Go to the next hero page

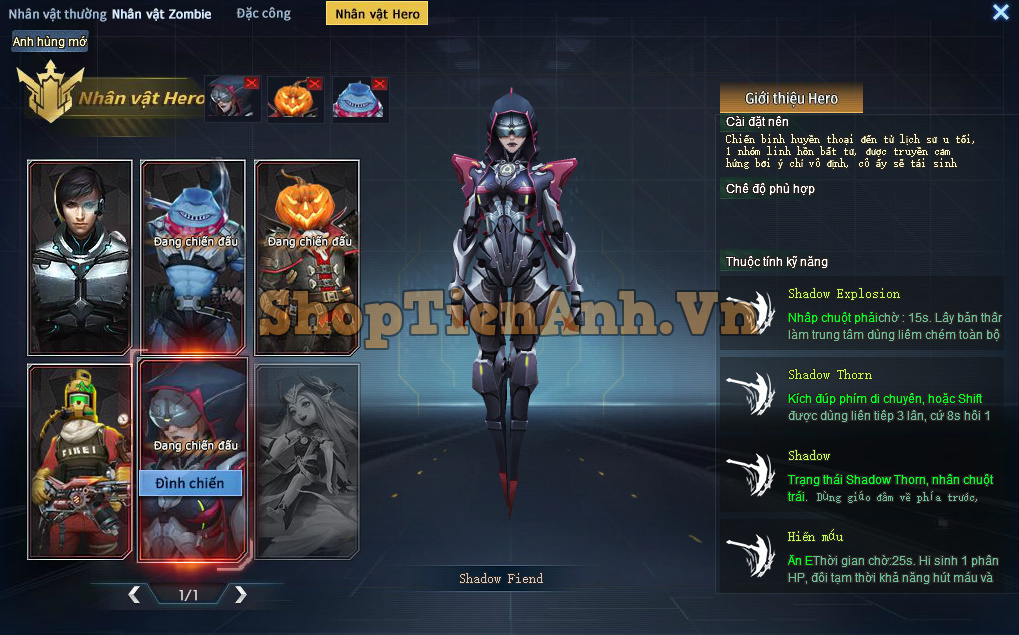point(240,595)
